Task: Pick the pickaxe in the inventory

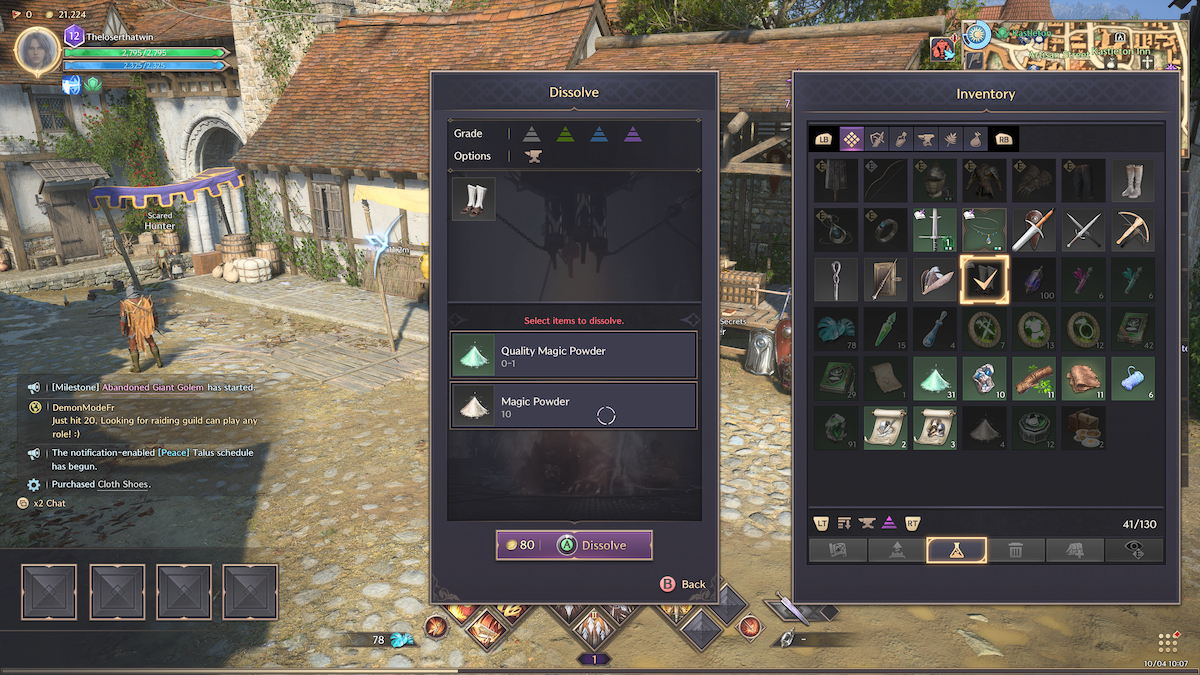Action: pyautogui.click(x=1133, y=230)
